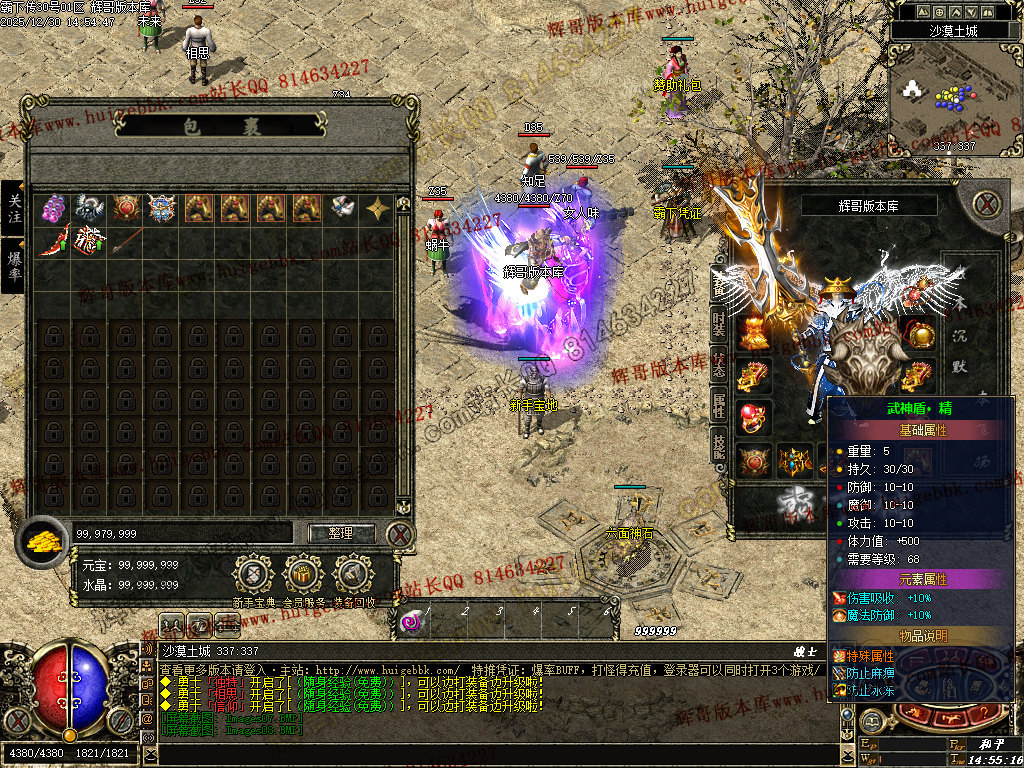Select the red curved blade item

pos(53,241)
